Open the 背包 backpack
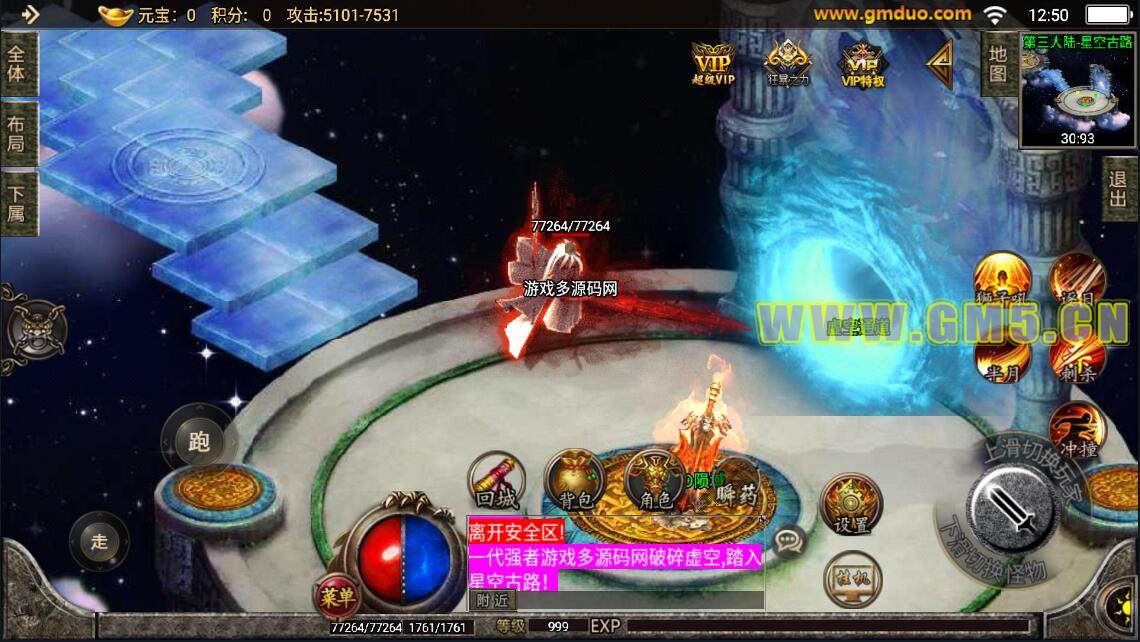Viewport: 1140px width, 642px height. pyautogui.click(x=574, y=481)
